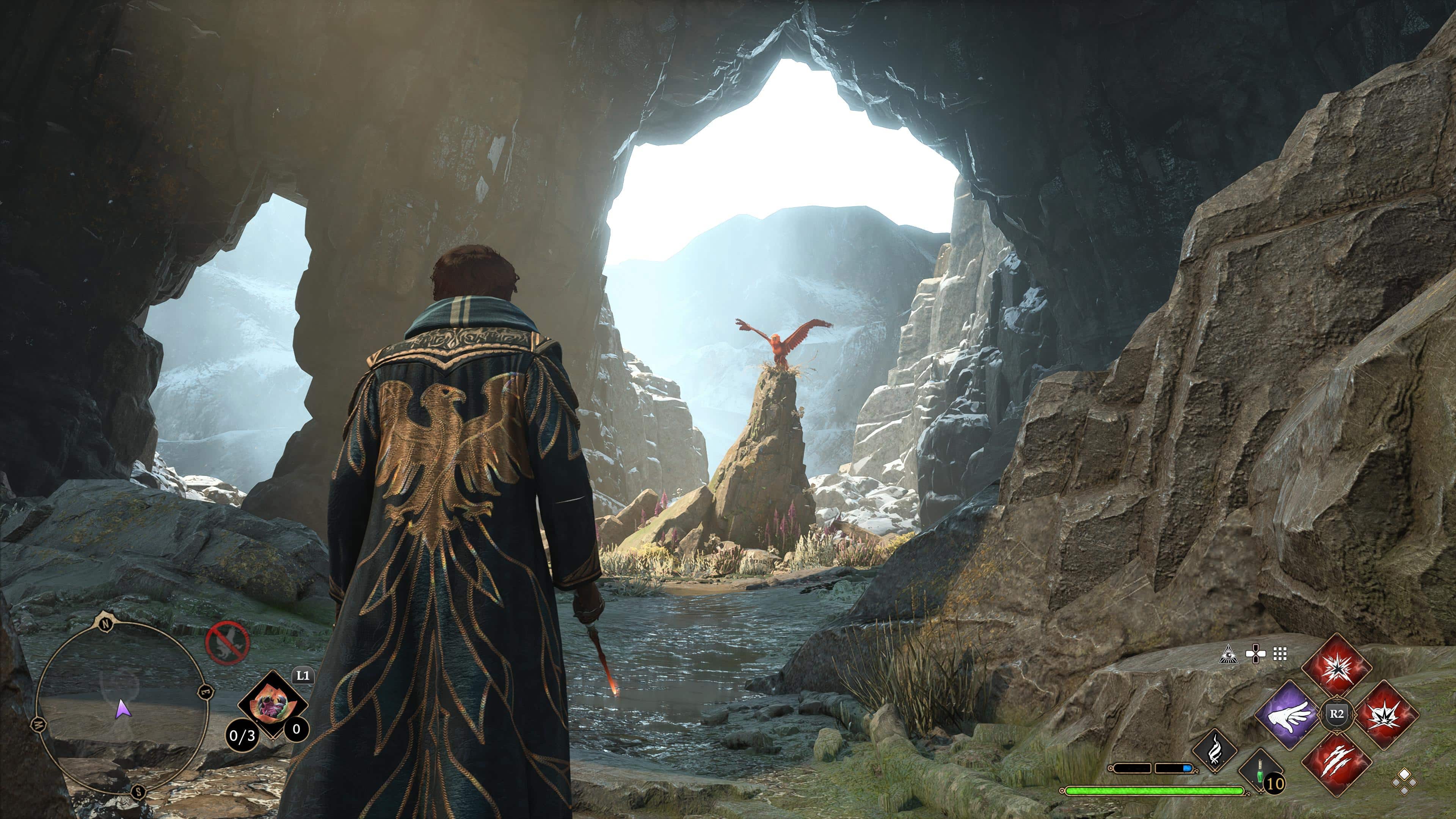Open the nine-dot grid menu icon
Screen dimensions: 1456x819
tap(1280, 654)
